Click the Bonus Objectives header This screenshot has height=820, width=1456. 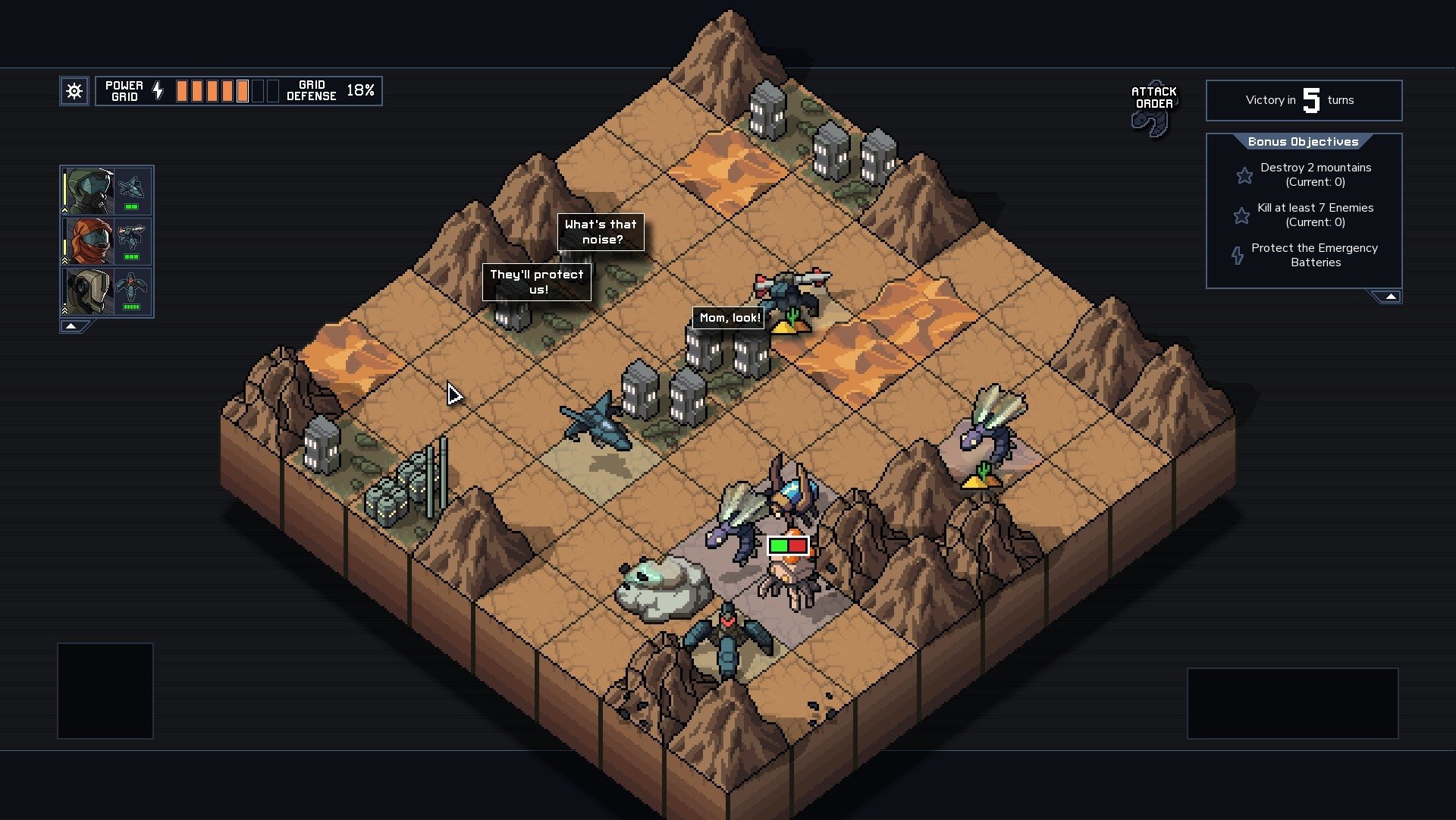click(1303, 141)
